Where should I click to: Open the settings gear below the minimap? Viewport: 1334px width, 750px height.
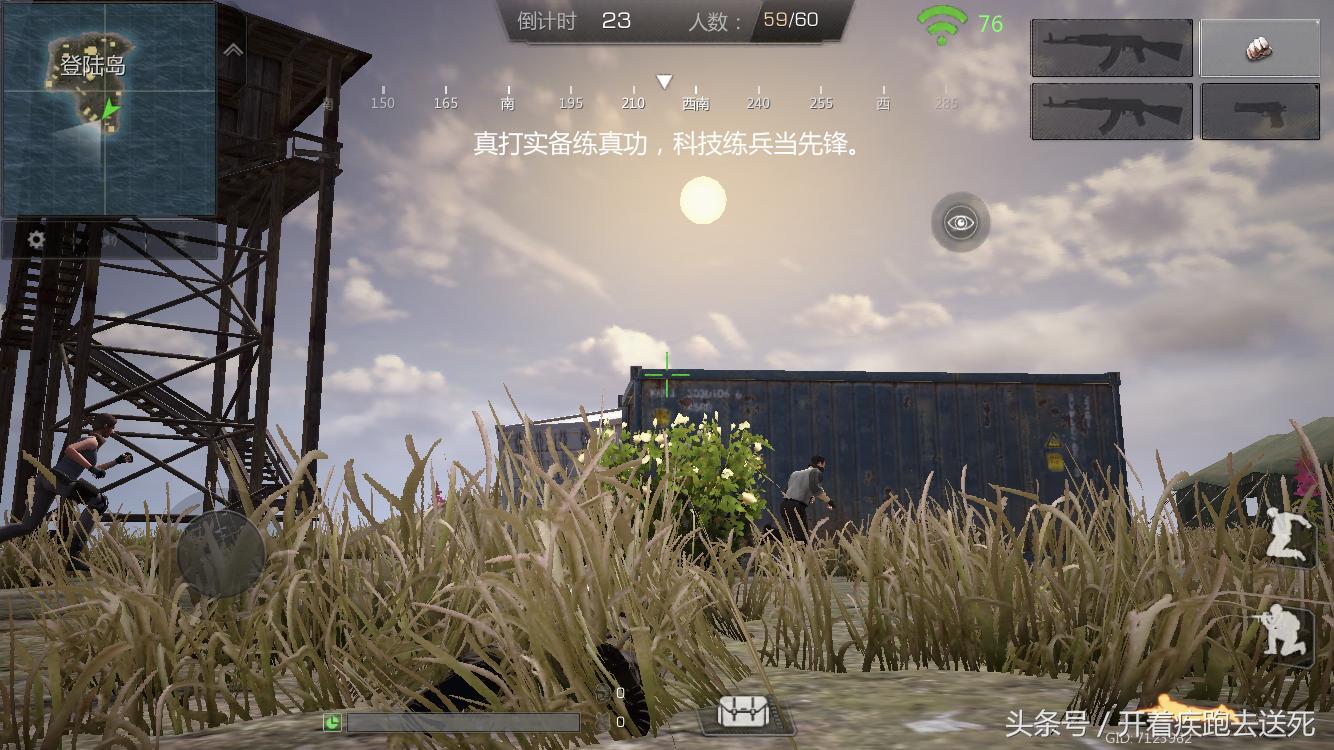[36, 240]
